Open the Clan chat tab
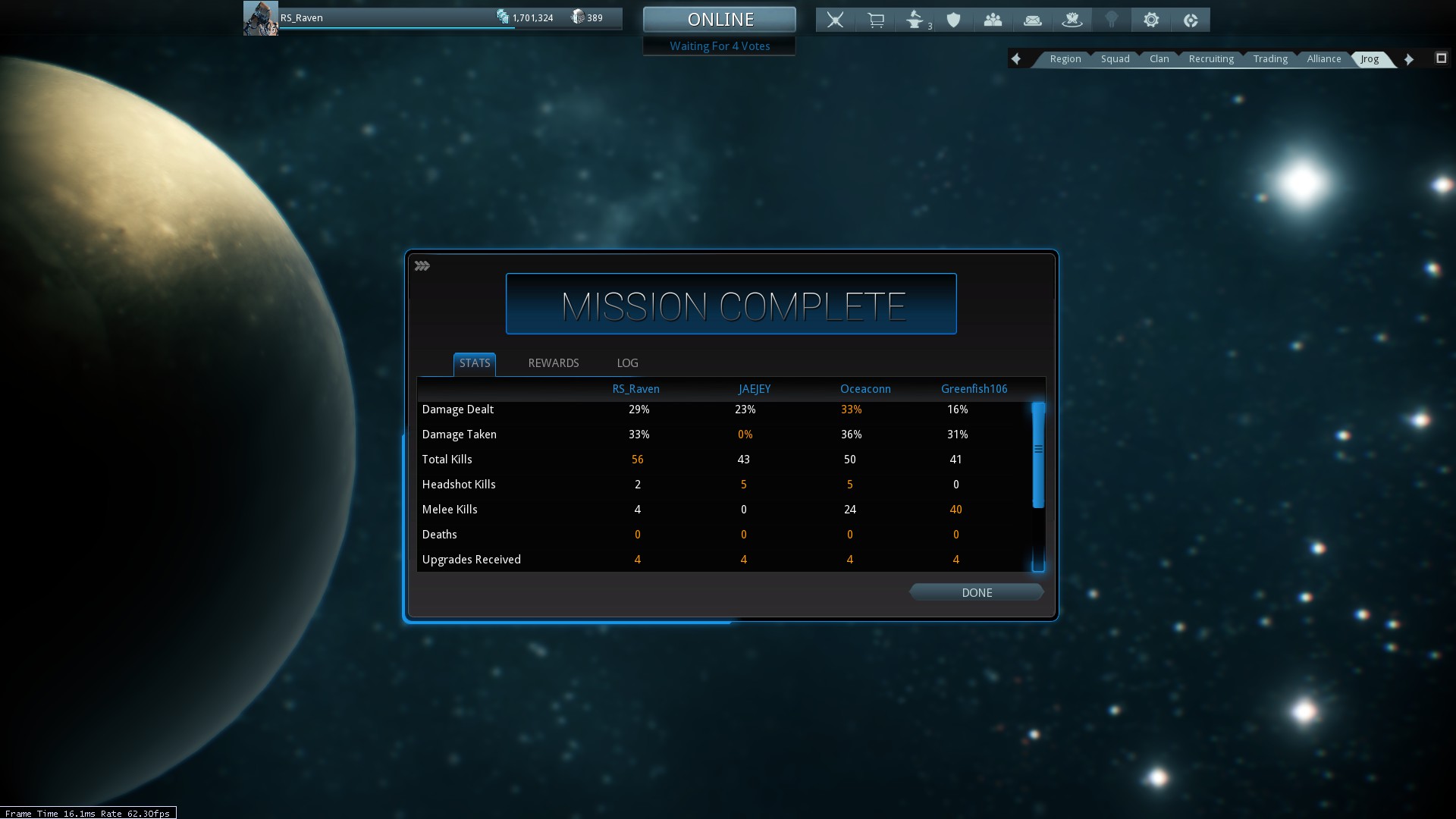The height and width of the screenshot is (819, 1456). coord(1159,59)
